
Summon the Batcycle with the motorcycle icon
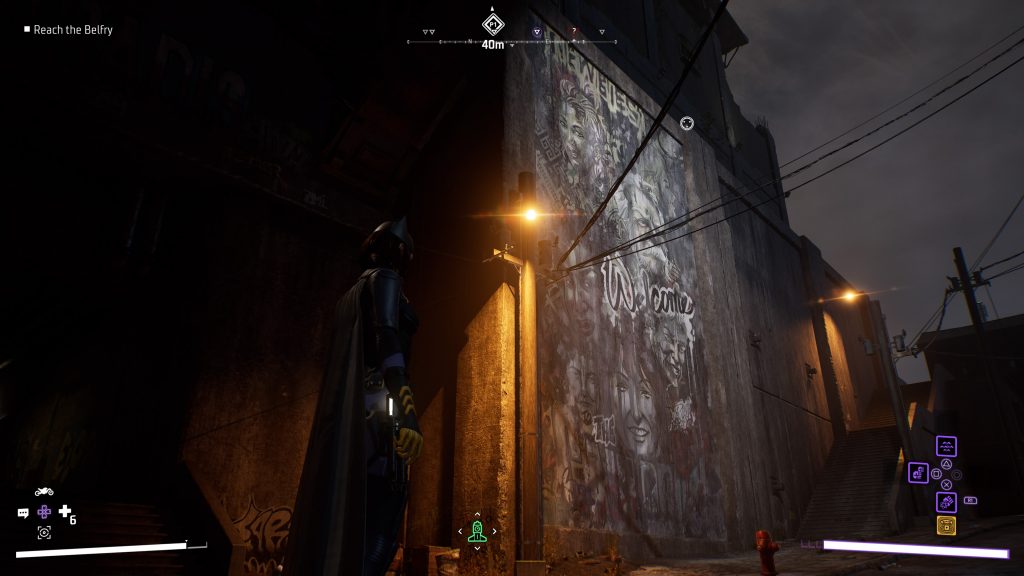pyautogui.click(x=44, y=491)
